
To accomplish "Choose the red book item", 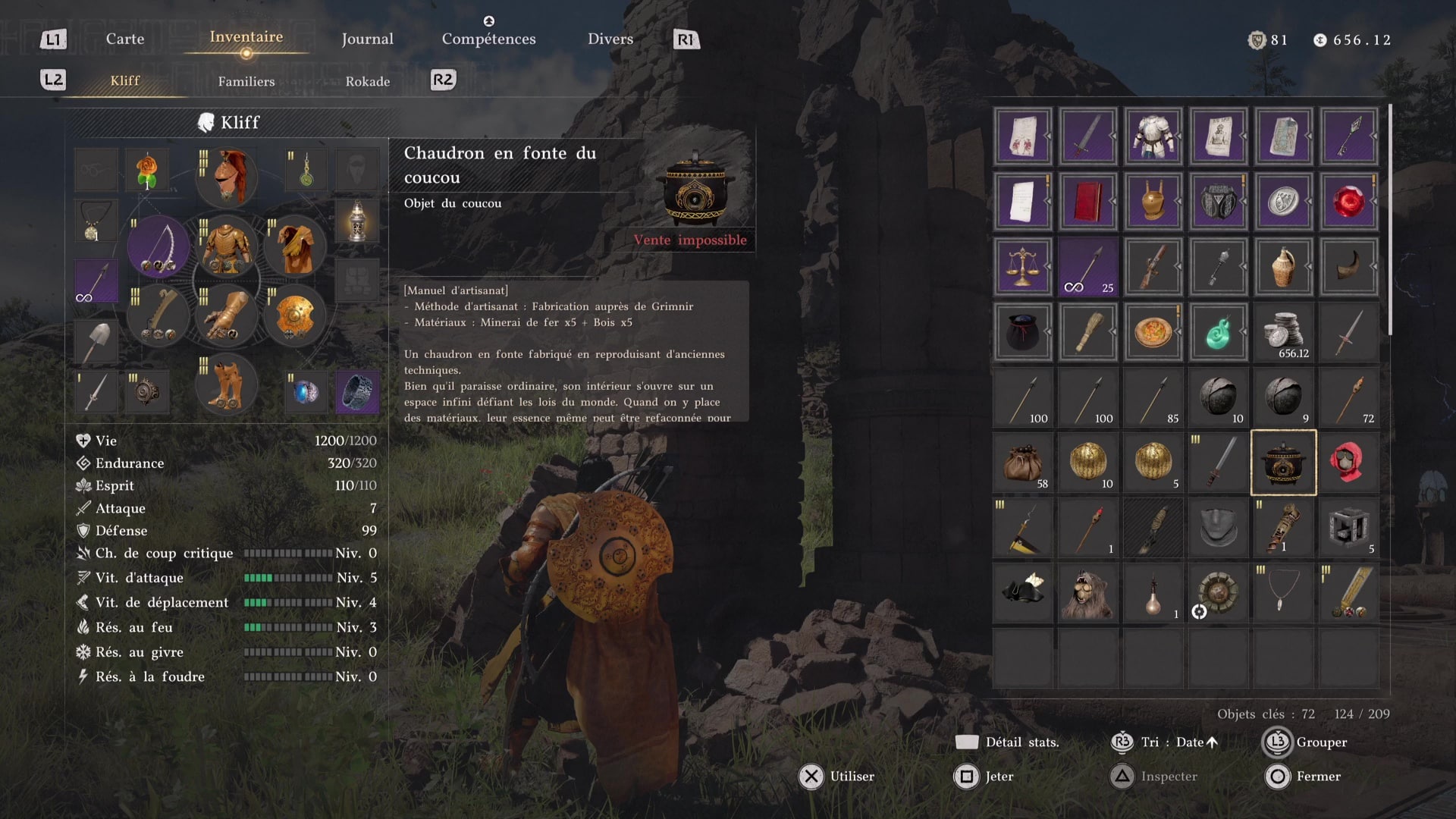I will click(1087, 202).
